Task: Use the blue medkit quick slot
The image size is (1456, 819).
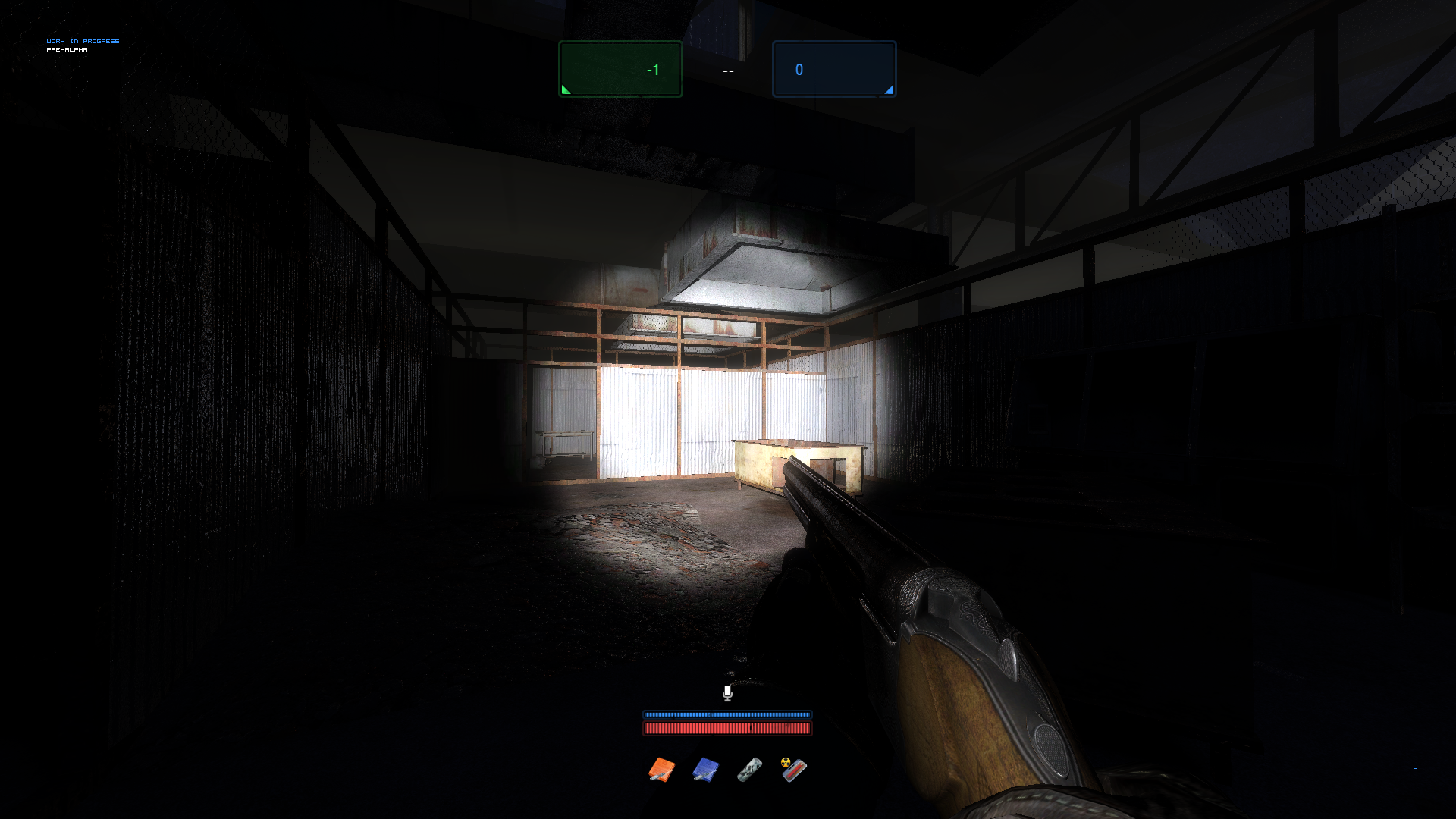Action: pyautogui.click(x=705, y=770)
